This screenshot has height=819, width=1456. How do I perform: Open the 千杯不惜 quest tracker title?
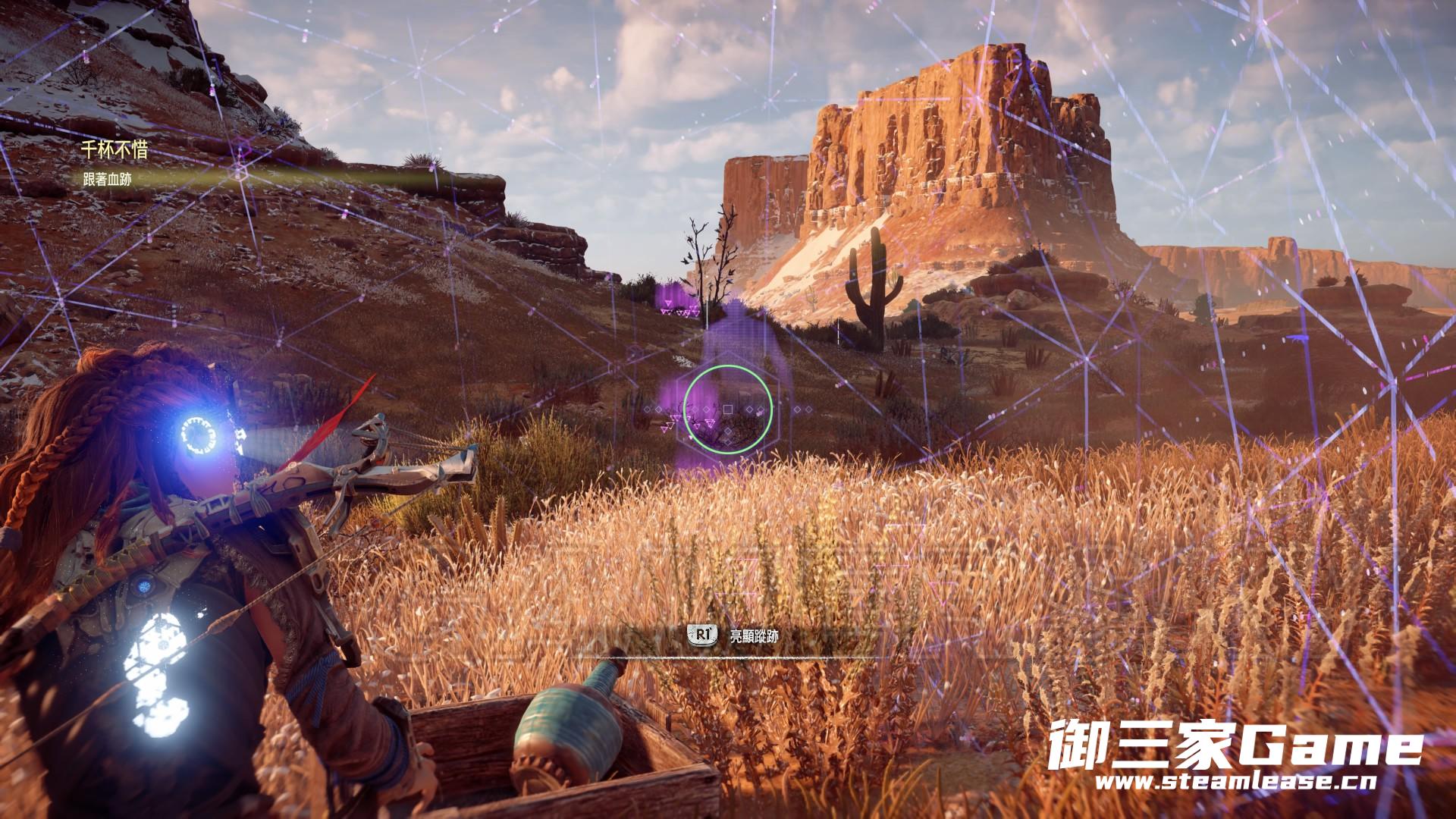point(115,150)
